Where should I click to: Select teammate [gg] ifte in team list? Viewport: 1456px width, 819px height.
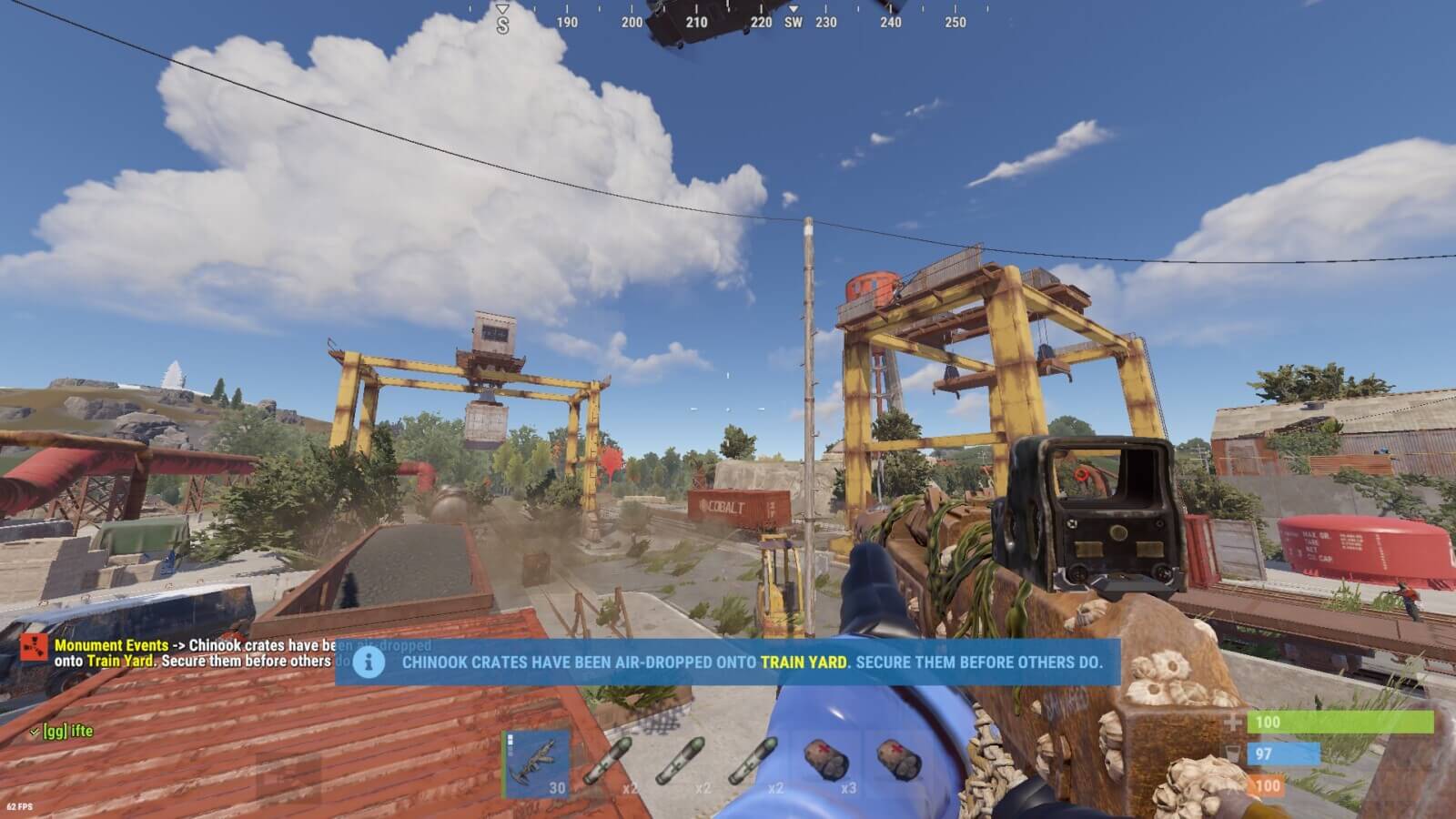coord(67,731)
